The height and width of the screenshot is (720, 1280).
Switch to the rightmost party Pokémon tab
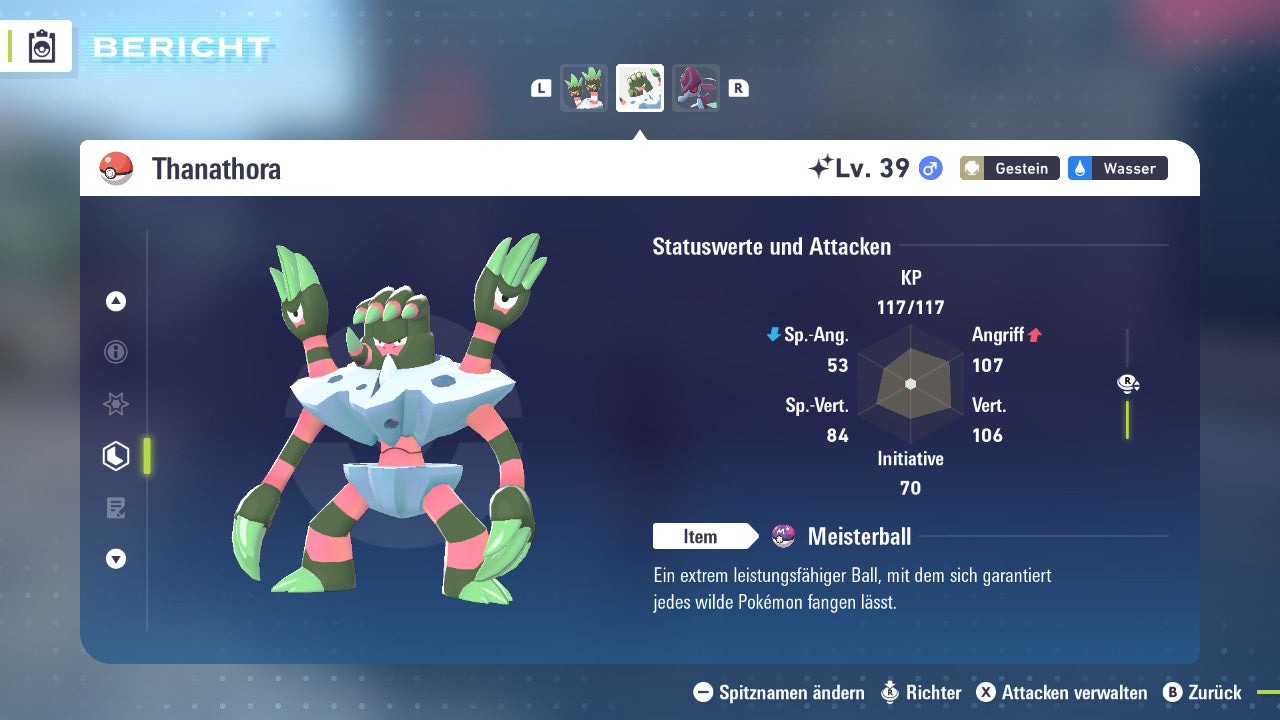pos(695,87)
